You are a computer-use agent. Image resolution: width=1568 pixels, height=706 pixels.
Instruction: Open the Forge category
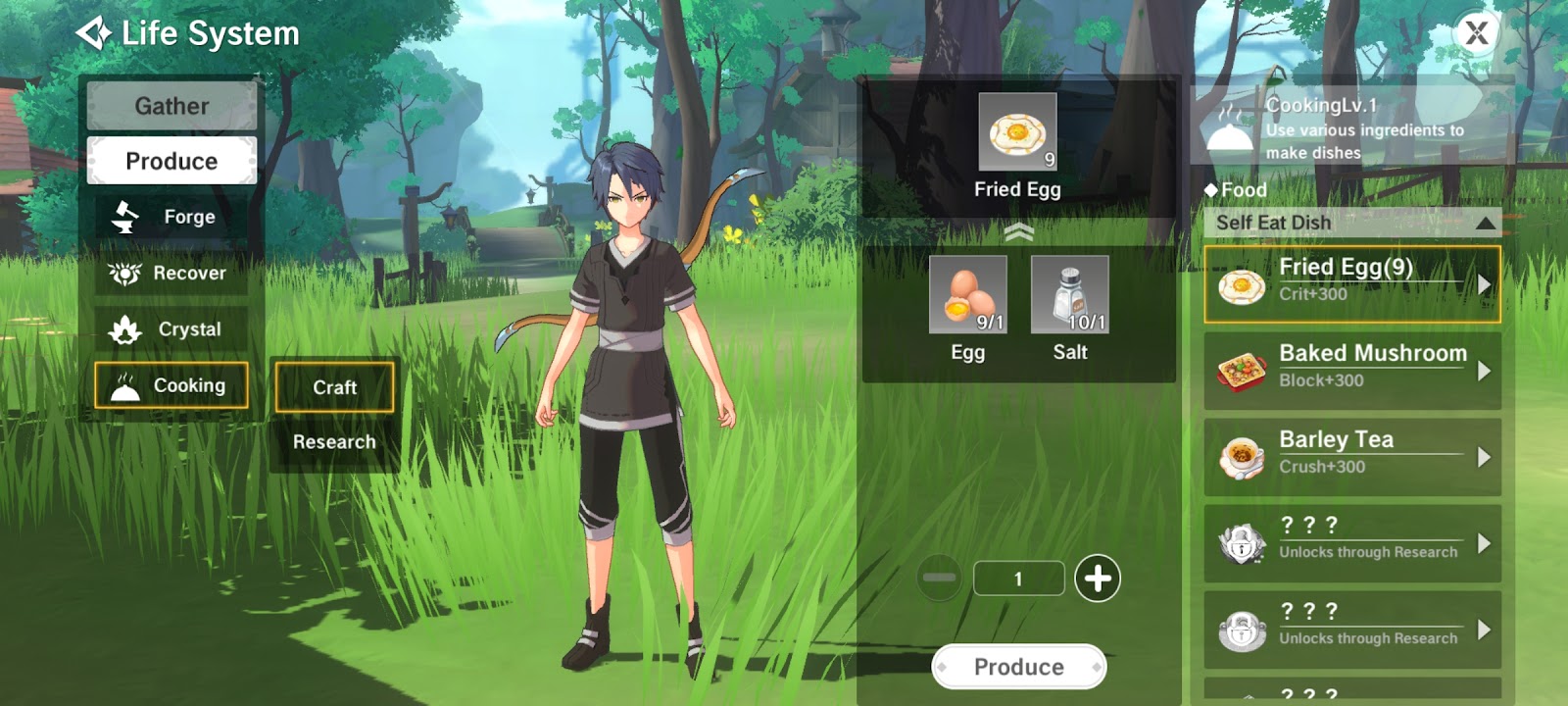click(x=171, y=217)
